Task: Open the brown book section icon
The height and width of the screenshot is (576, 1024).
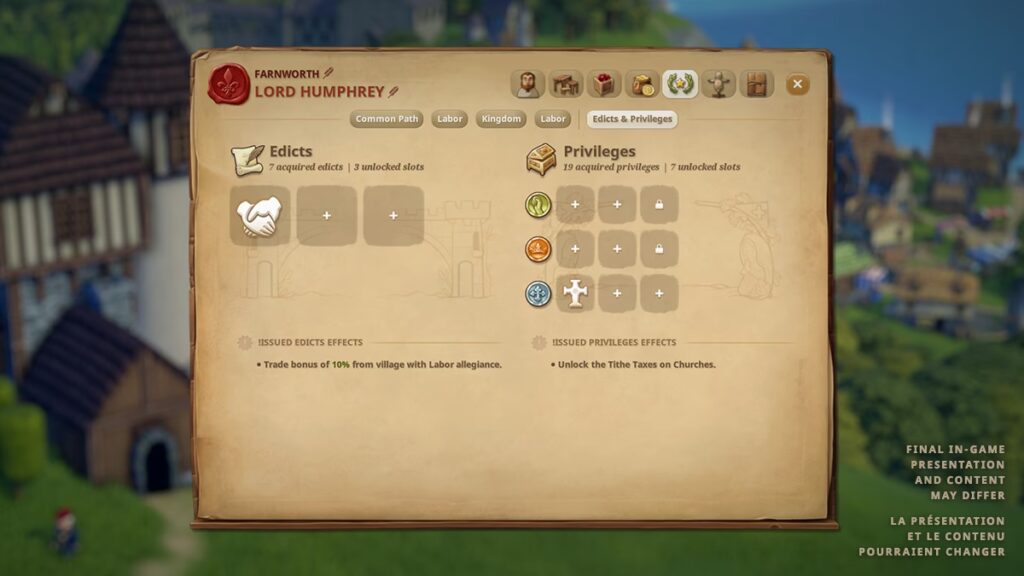Action: pyautogui.click(x=756, y=84)
